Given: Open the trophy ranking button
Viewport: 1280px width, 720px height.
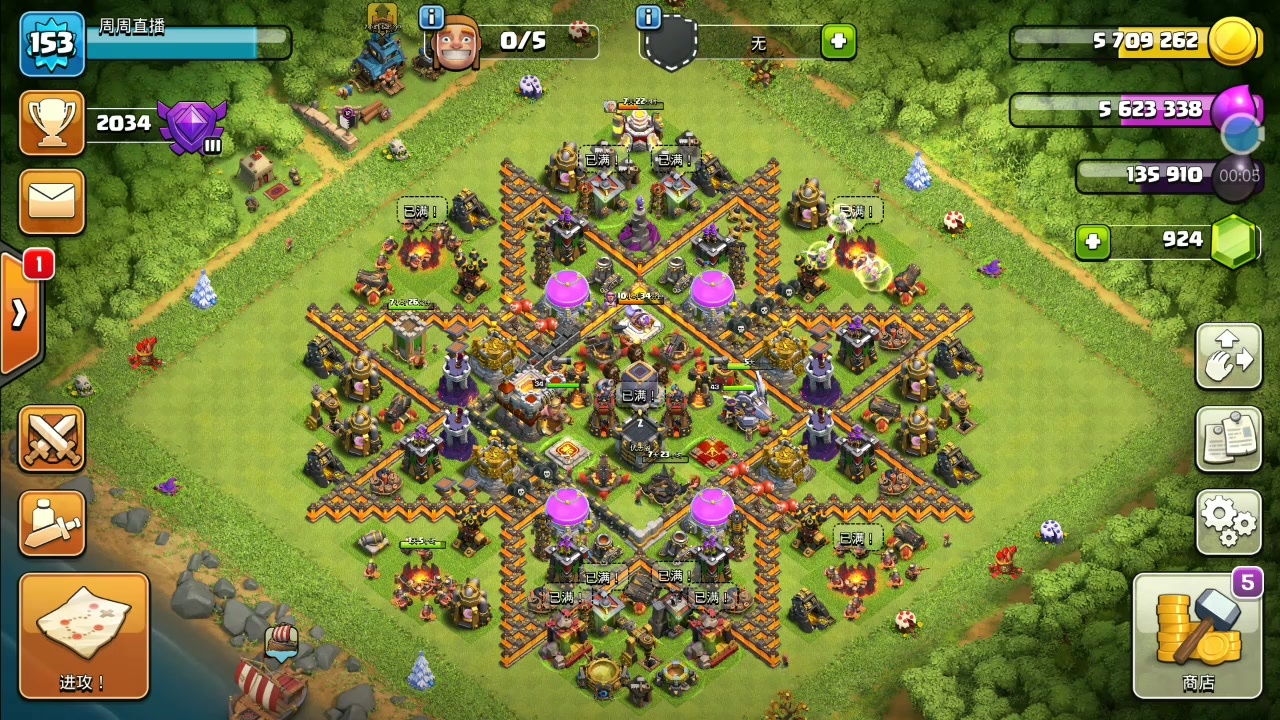Looking at the screenshot, I should 52,123.
